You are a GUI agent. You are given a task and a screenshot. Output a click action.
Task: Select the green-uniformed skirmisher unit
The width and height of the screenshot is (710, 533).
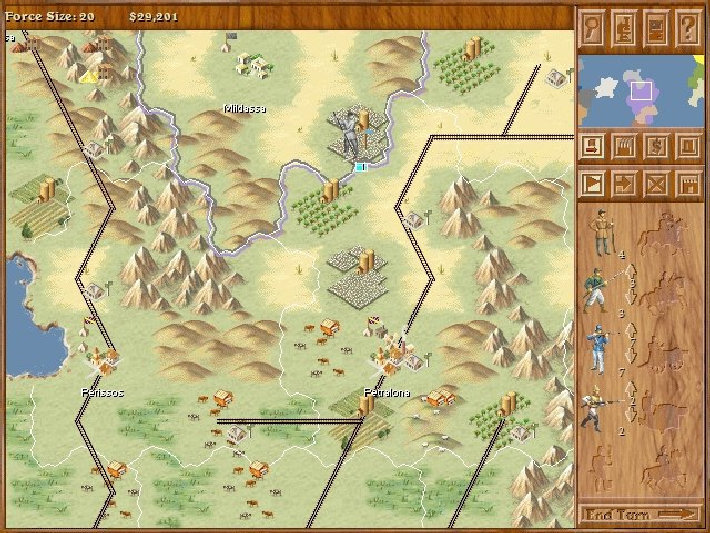[596, 291]
